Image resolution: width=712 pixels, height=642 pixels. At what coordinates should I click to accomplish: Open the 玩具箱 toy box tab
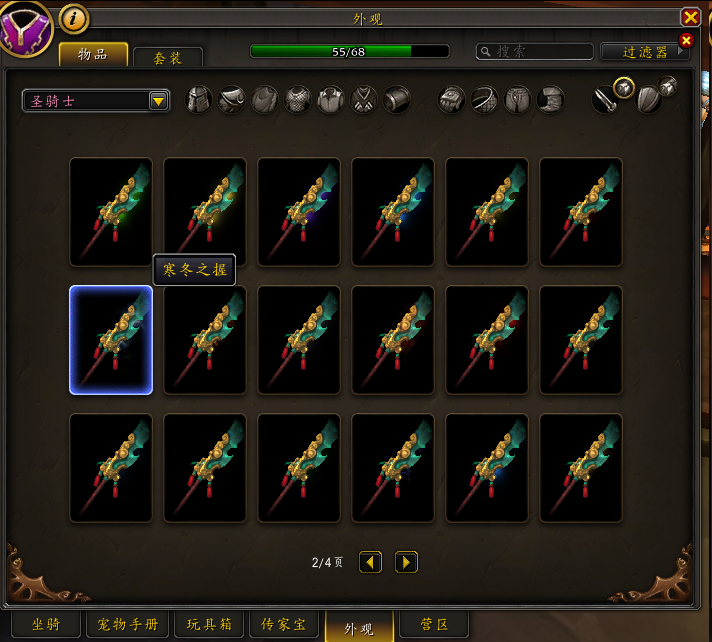[209, 625]
